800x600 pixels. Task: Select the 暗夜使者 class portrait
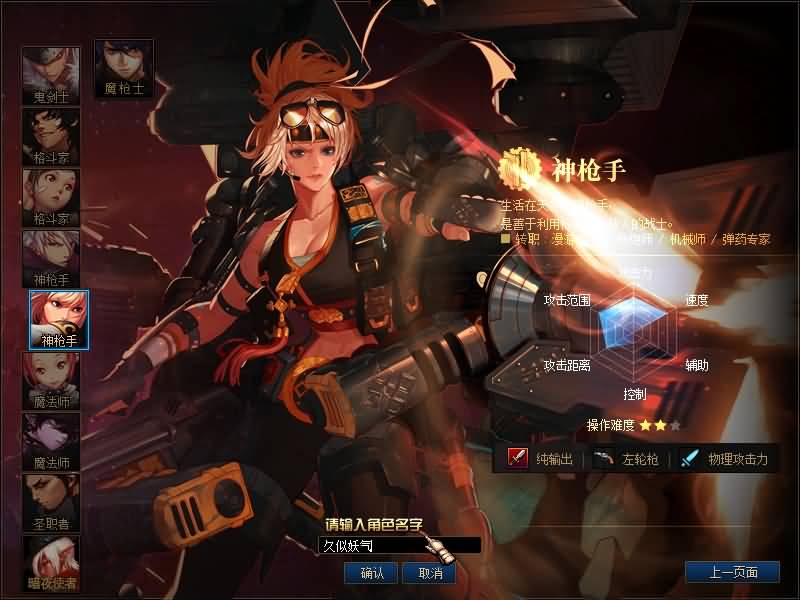point(51,562)
